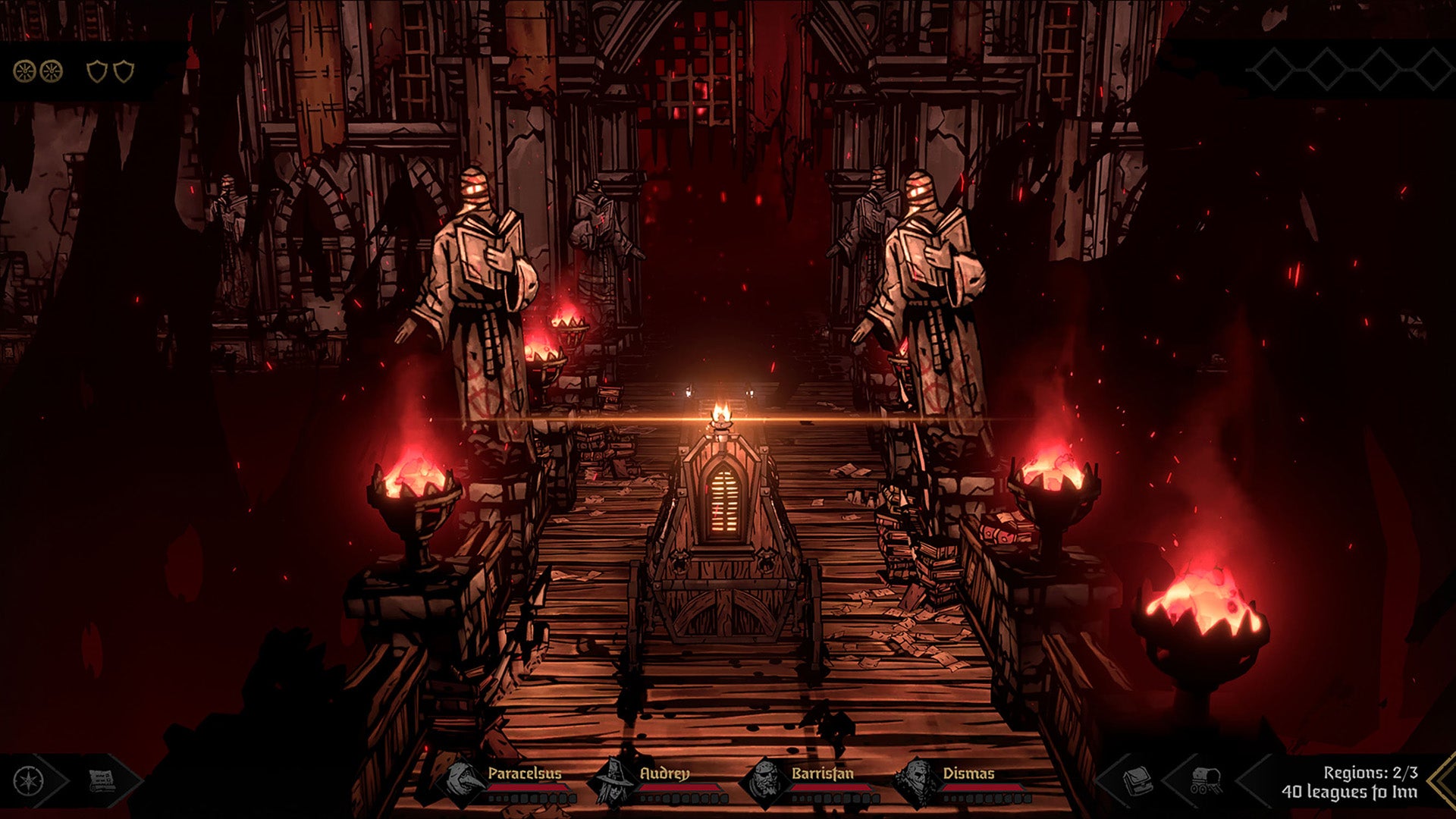Select the right armor shield icon
1456x819 pixels.
tap(124, 71)
